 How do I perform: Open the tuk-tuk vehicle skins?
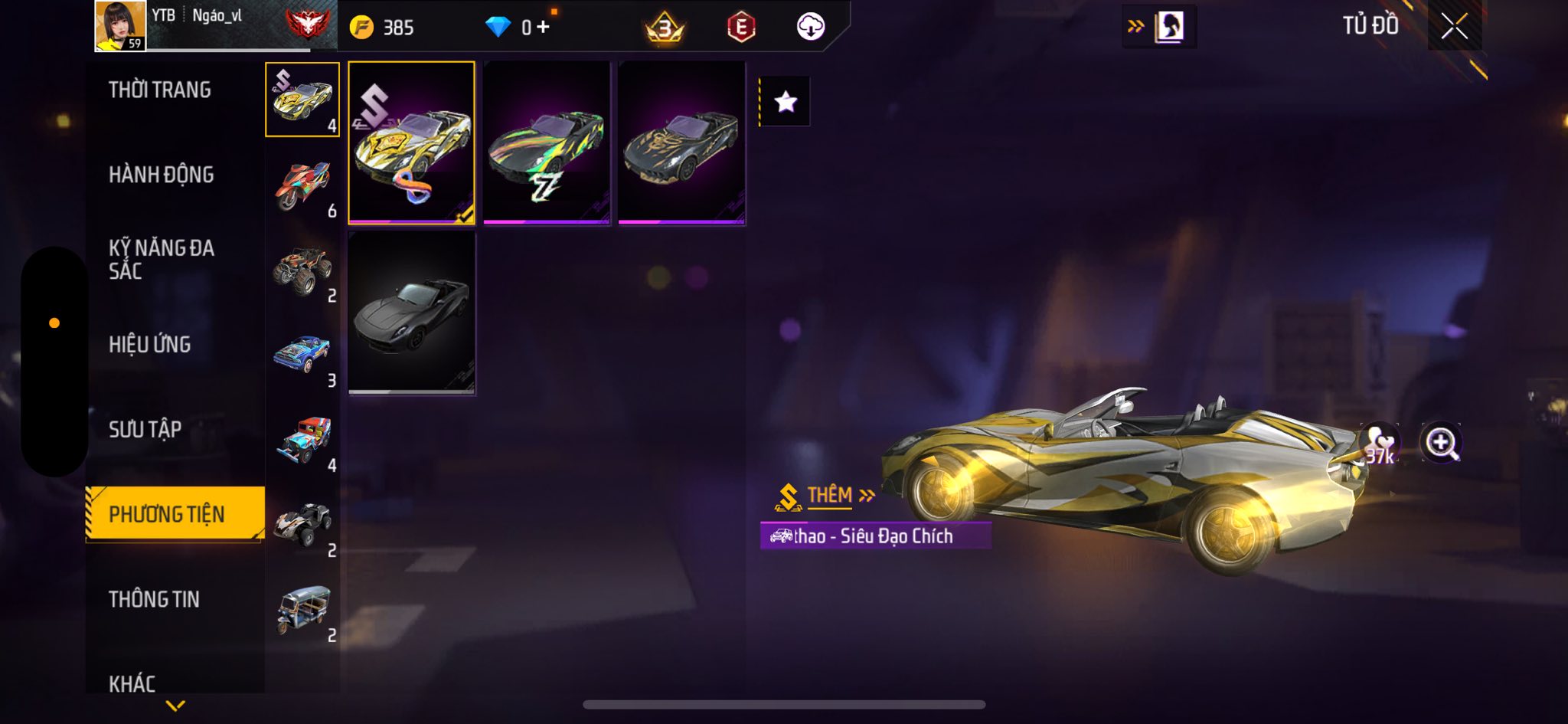point(303,611)
